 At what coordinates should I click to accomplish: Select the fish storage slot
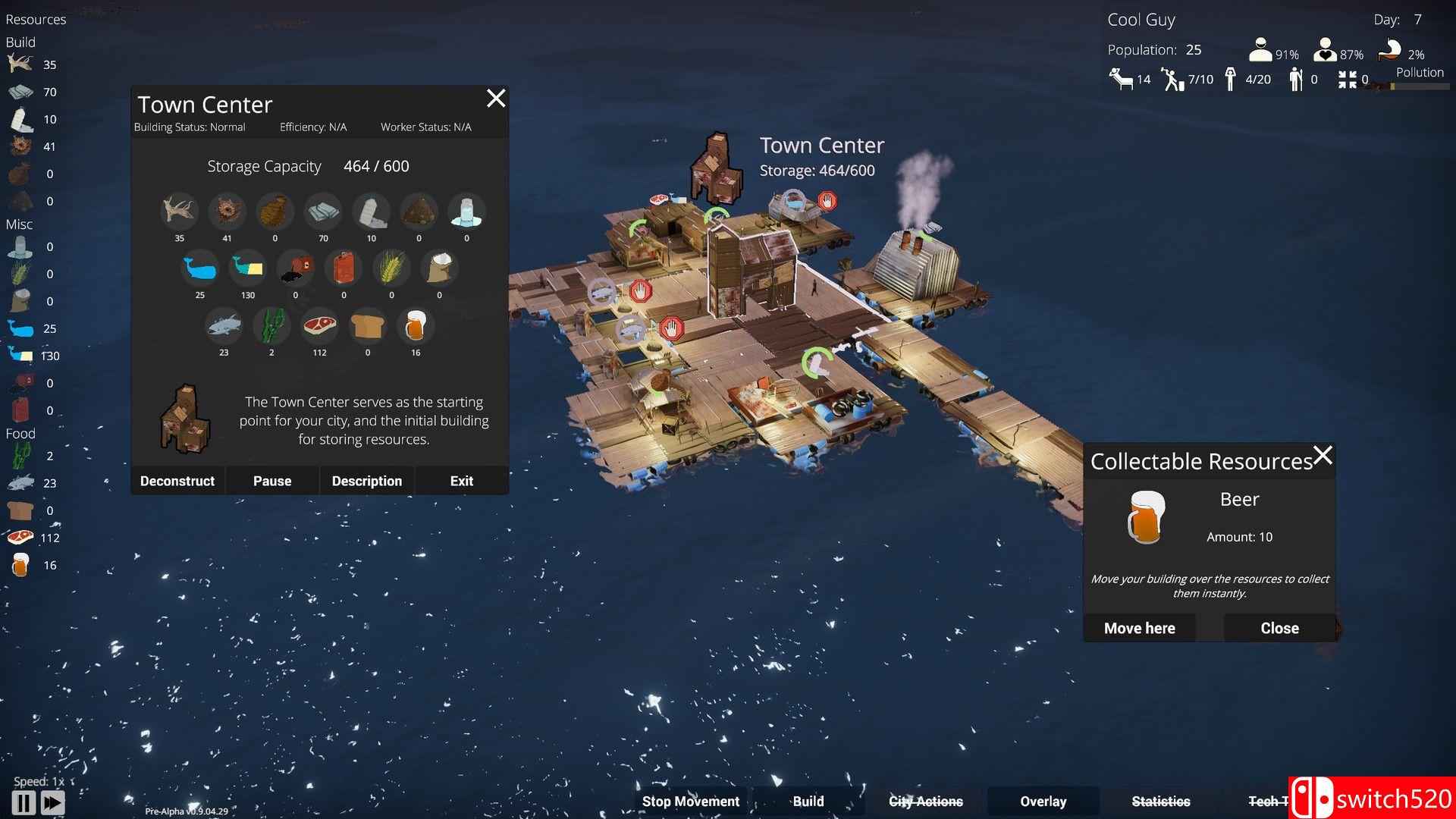click(224, 326)
